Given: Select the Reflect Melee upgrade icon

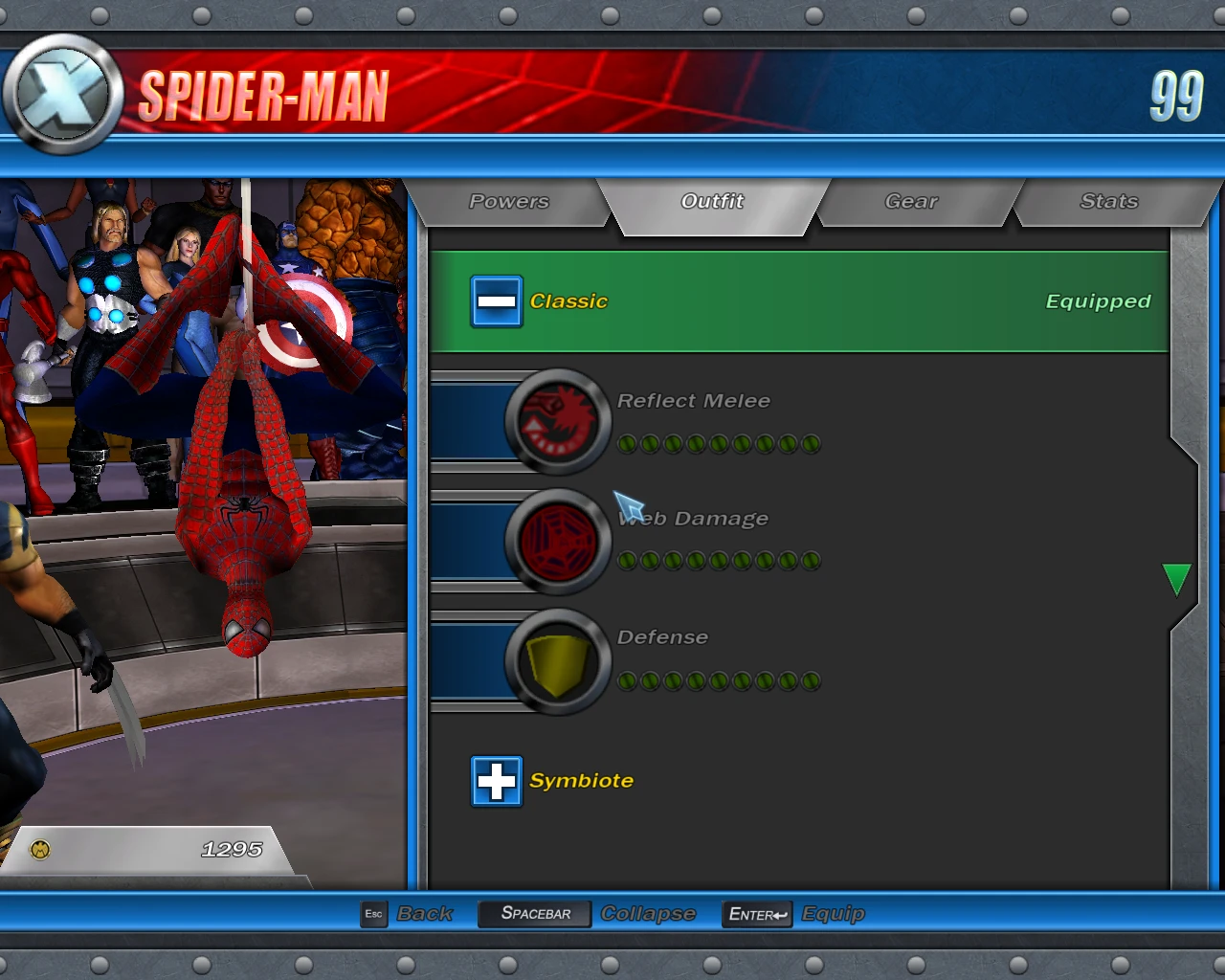Looking at the screenshot, I should (x=558, y=421).
